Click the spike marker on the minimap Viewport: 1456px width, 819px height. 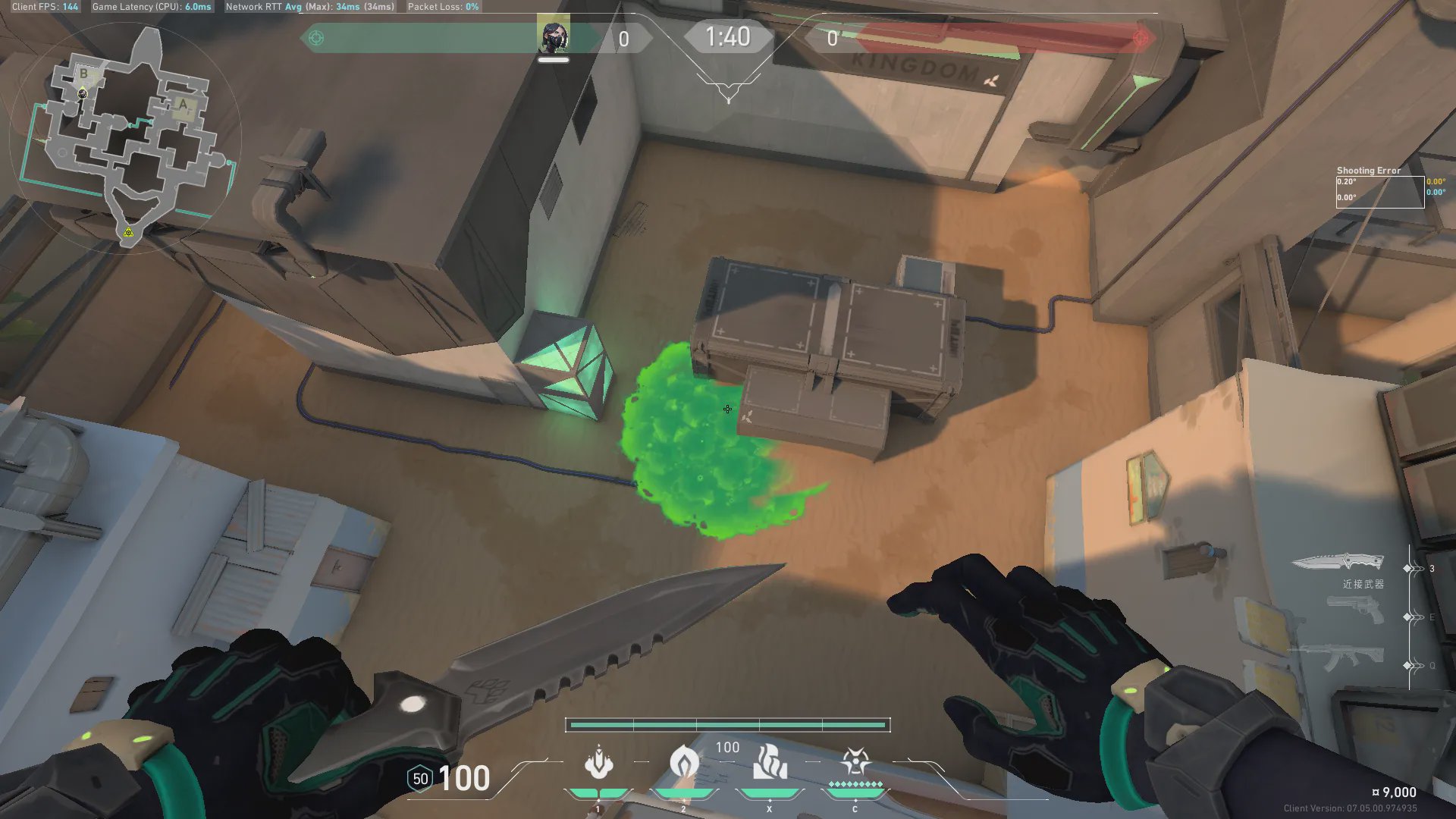(x=128, y=232)
